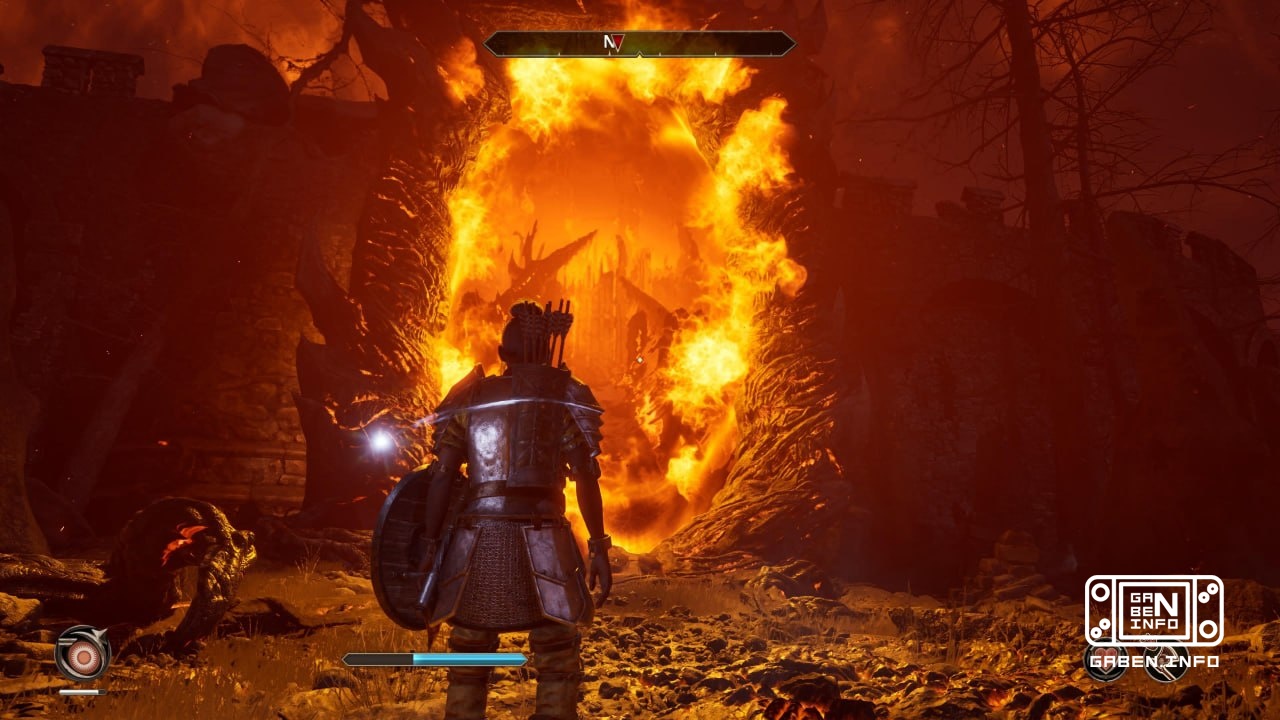Select the eye ability icon in bottom-left
This screenshot has width=1280, height=720.
83,658
